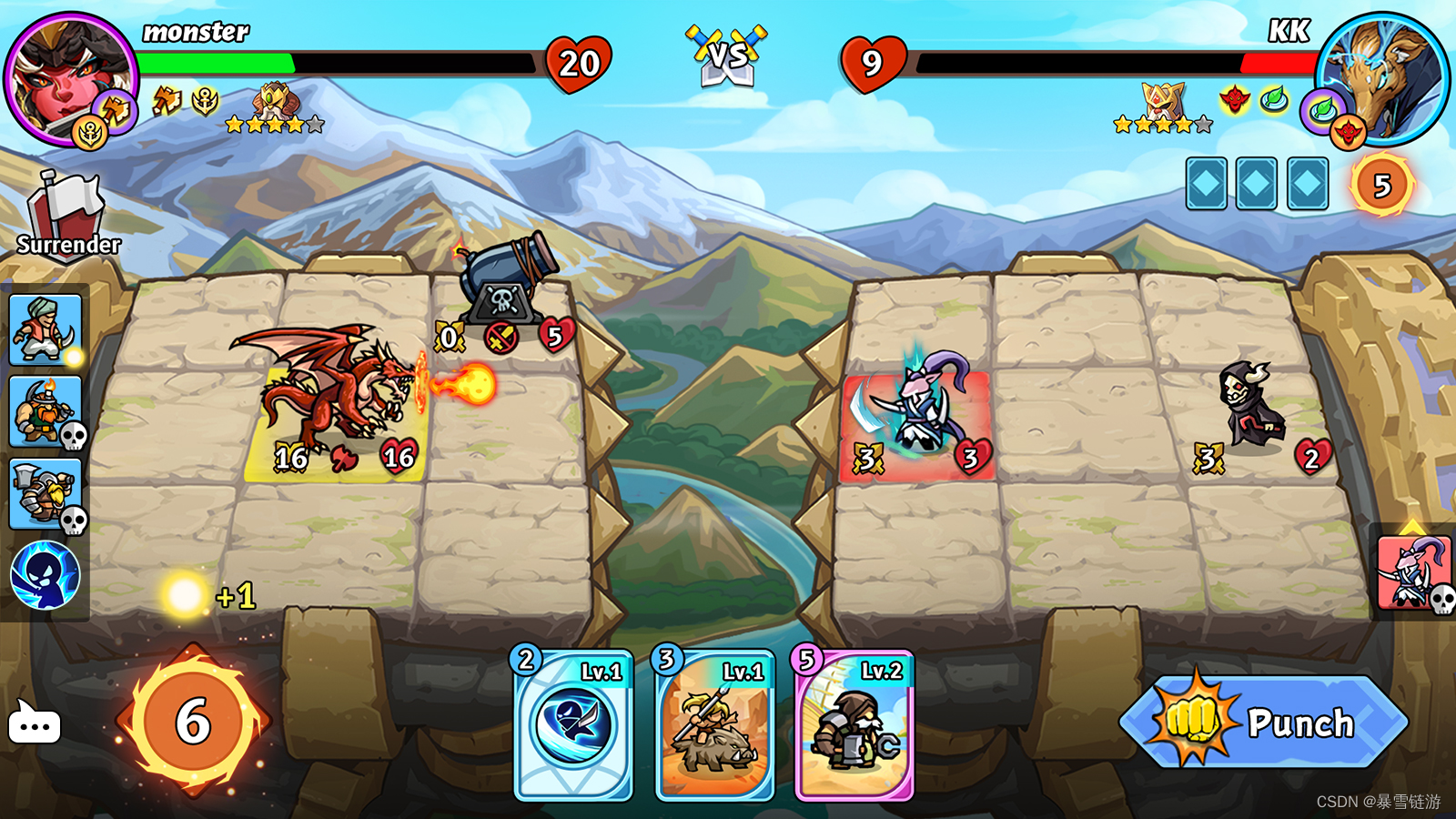View the turbaned swordsman portrait in side panel

point(45,329)
